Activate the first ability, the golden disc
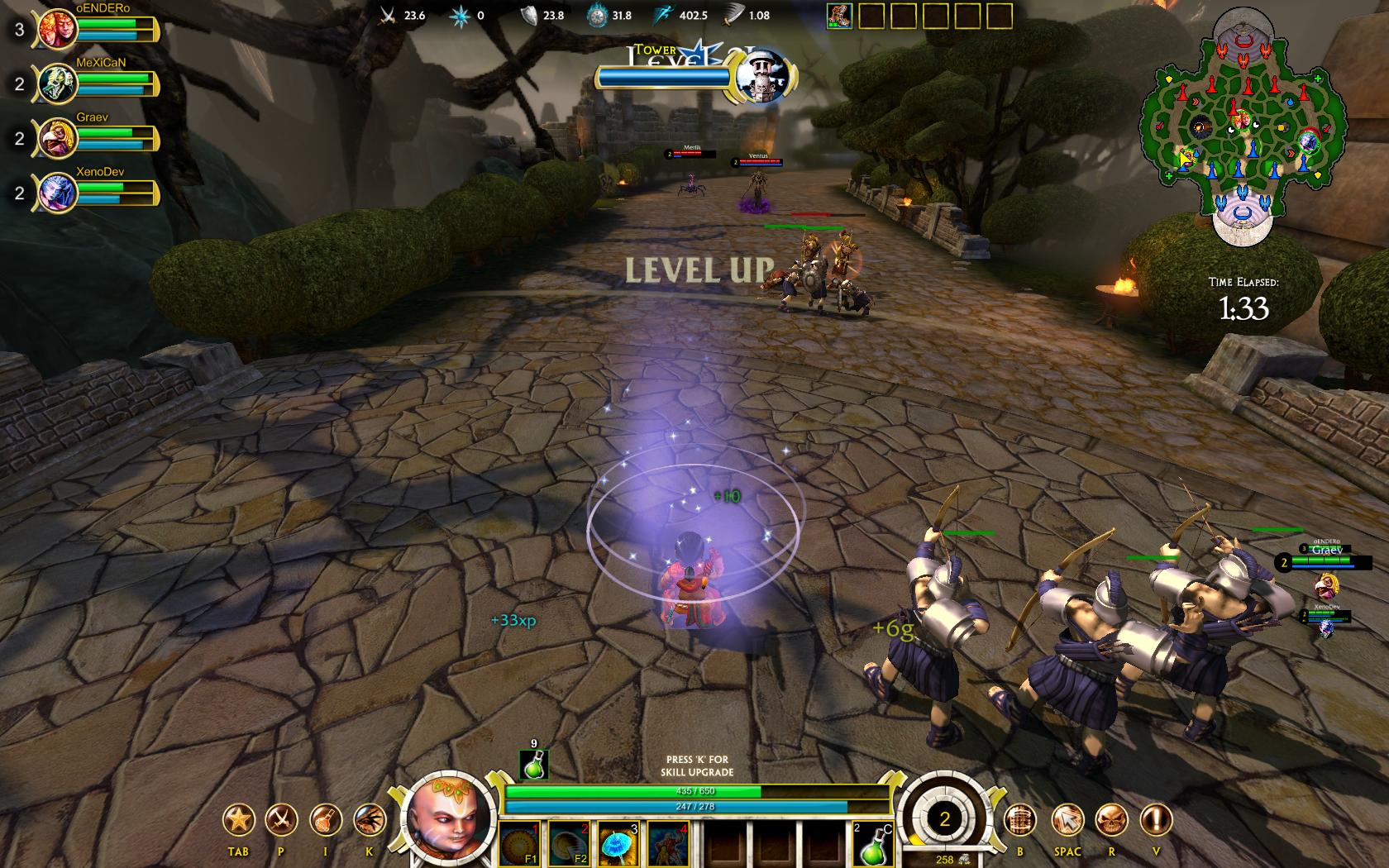The image size is (1389, 868). 519,843
